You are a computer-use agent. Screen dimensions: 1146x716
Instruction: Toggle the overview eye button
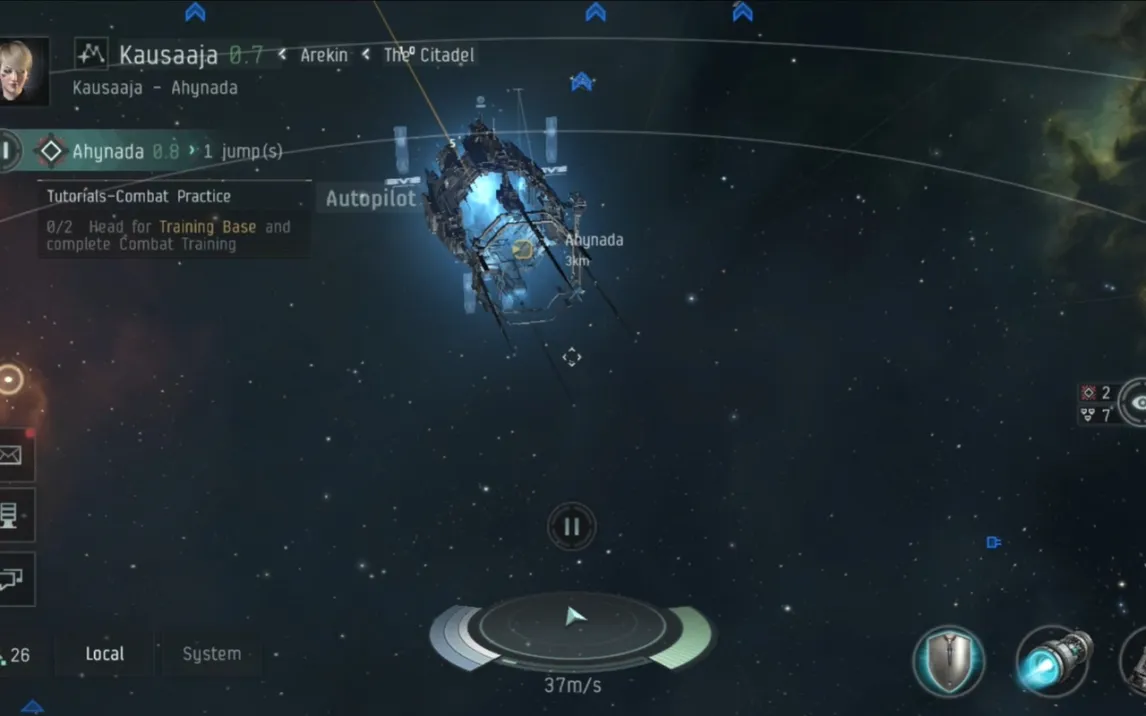coord(1137,401)
